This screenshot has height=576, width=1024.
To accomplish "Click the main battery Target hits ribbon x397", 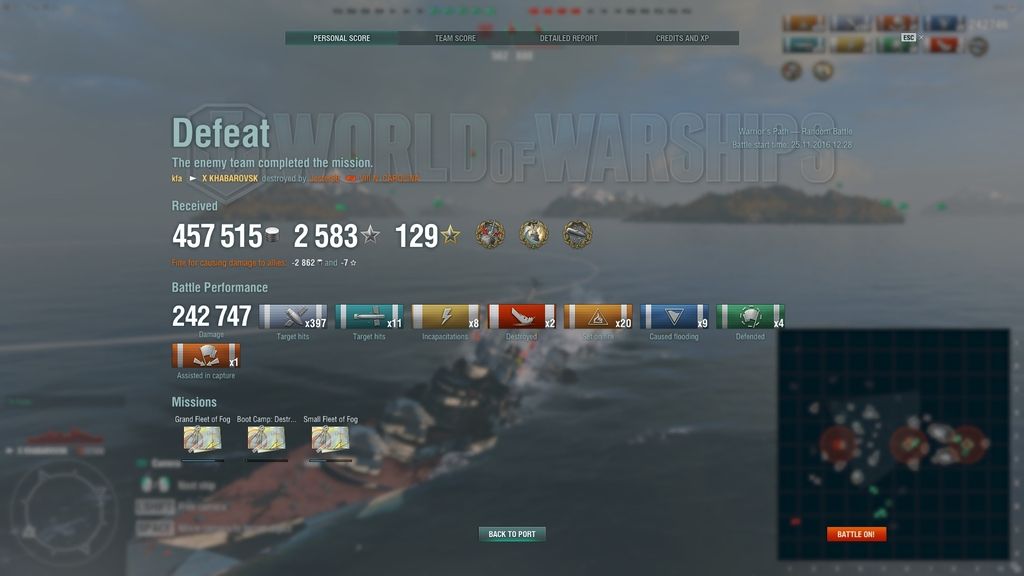I will (x=293, y=317).
